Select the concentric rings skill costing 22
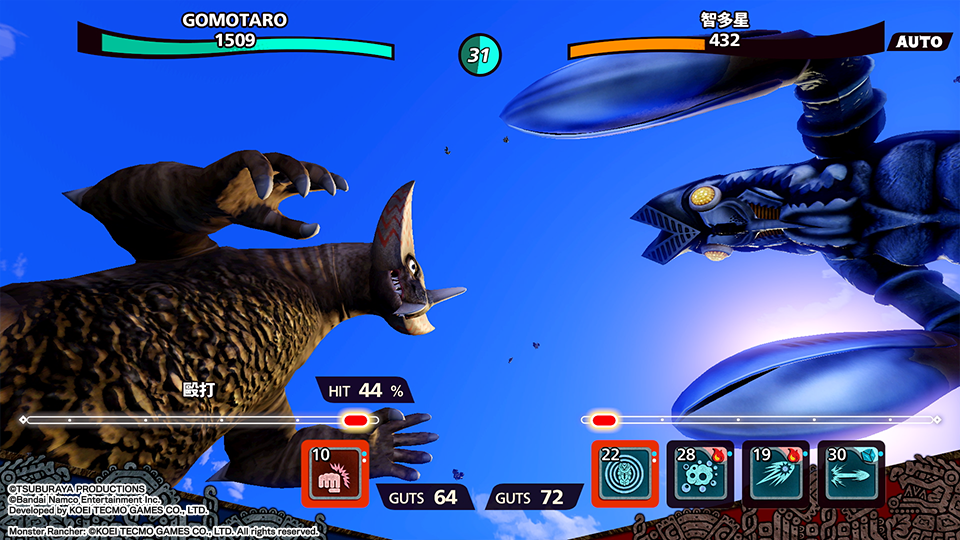The width and height of the screenshot is (960, 540). click(625, 473)
